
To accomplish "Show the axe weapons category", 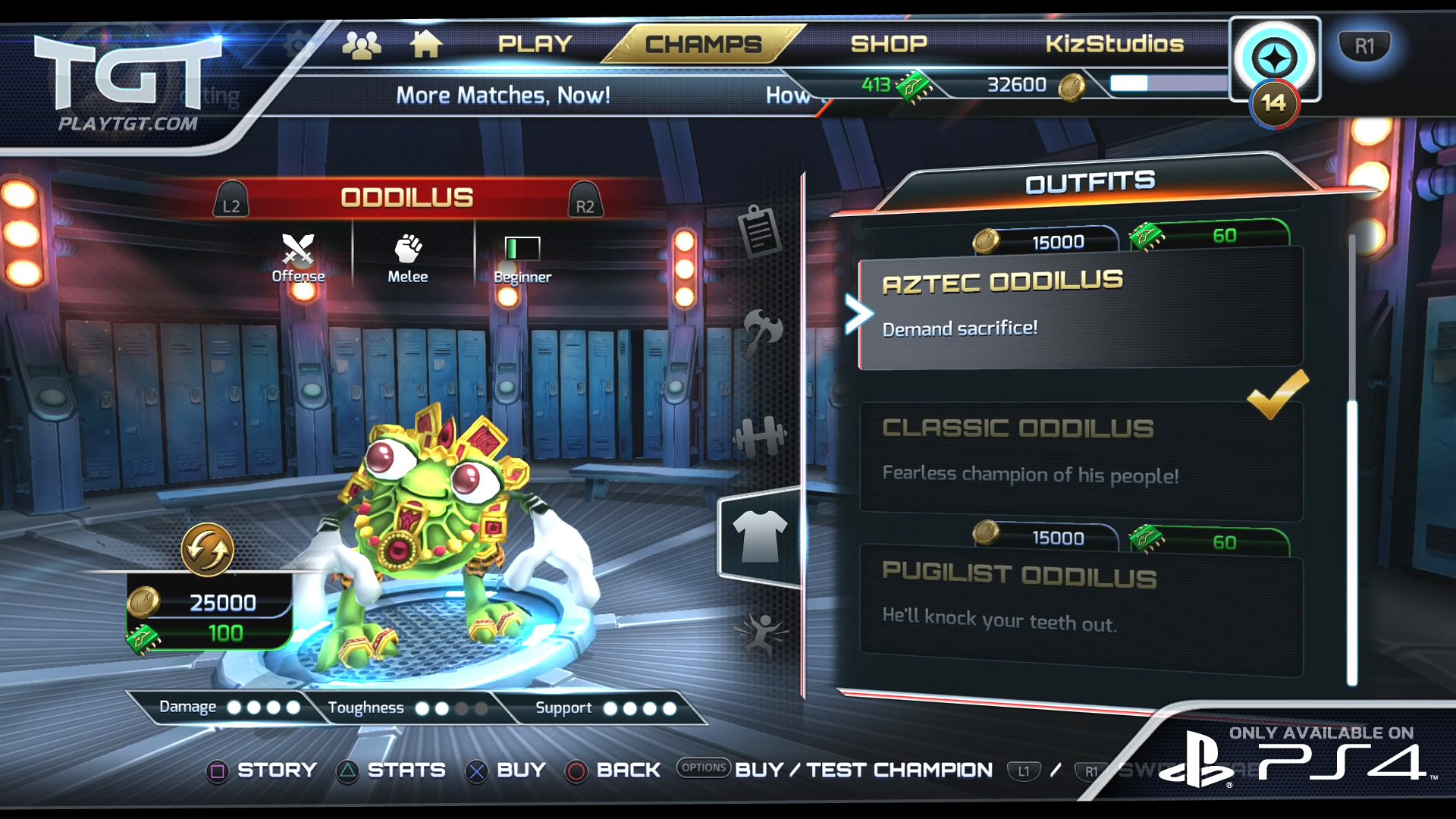I will 761,331.
